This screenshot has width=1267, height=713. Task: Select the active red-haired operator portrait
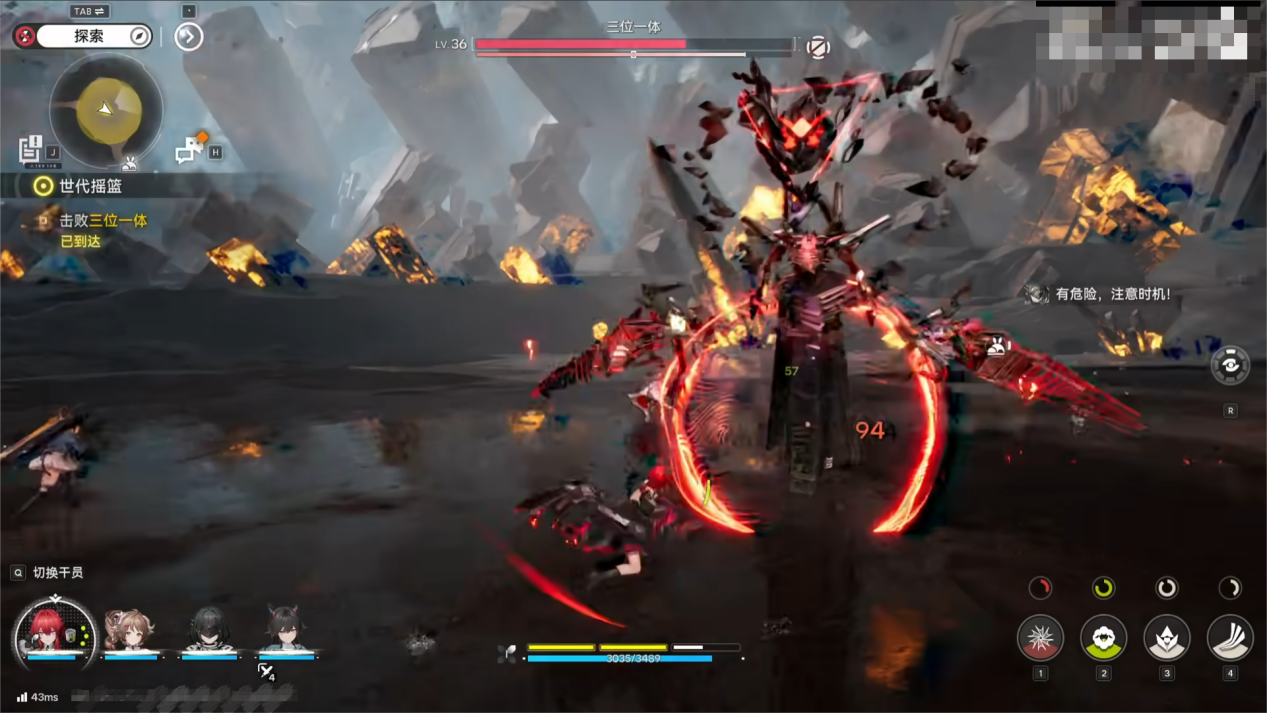point(53,631)
